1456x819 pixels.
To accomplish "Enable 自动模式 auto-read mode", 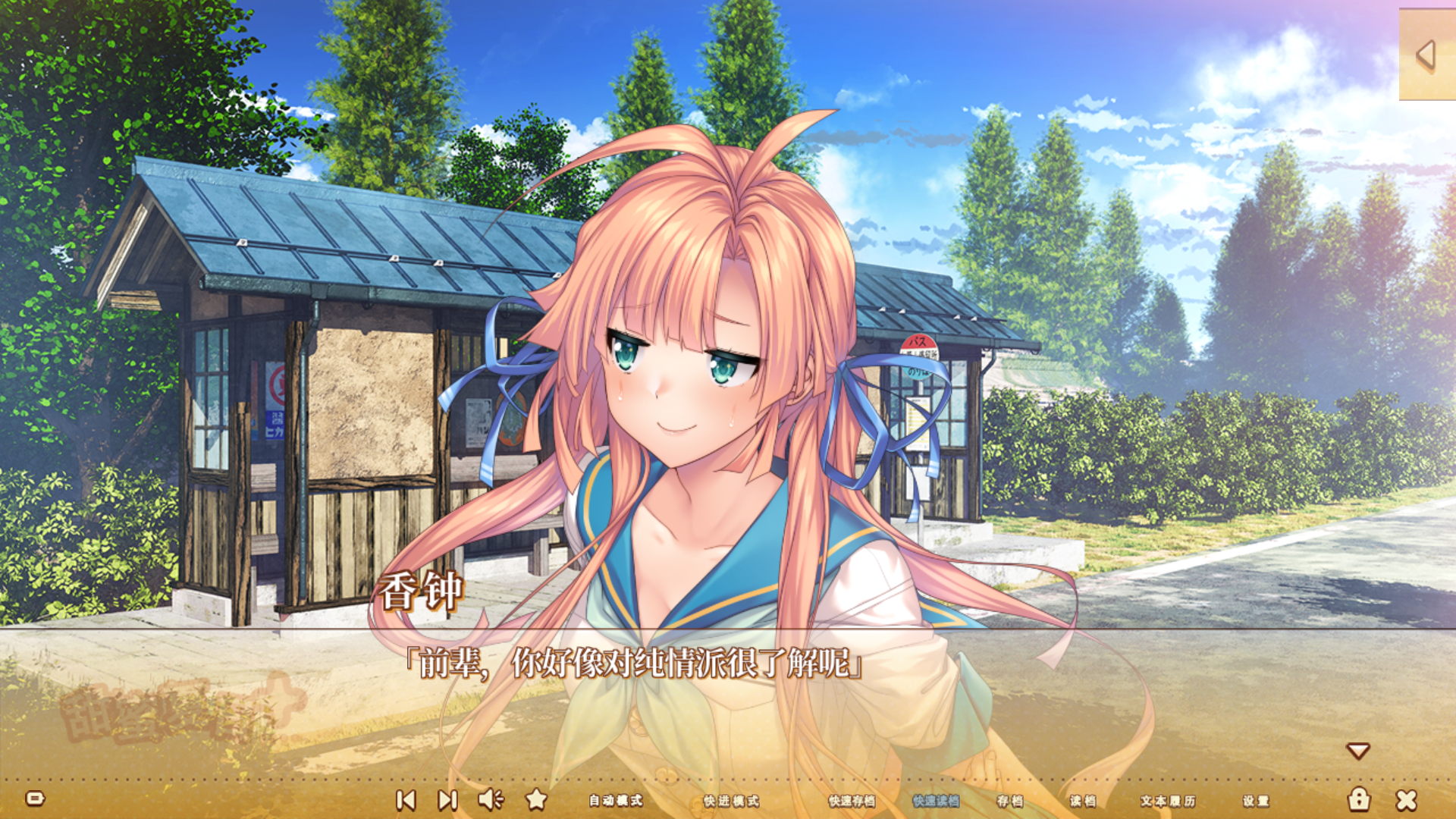I will [616, 799].
